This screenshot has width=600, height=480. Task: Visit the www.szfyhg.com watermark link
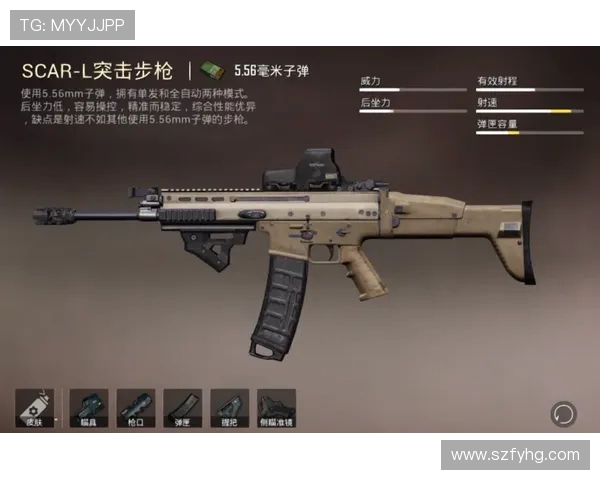[515, 455]
